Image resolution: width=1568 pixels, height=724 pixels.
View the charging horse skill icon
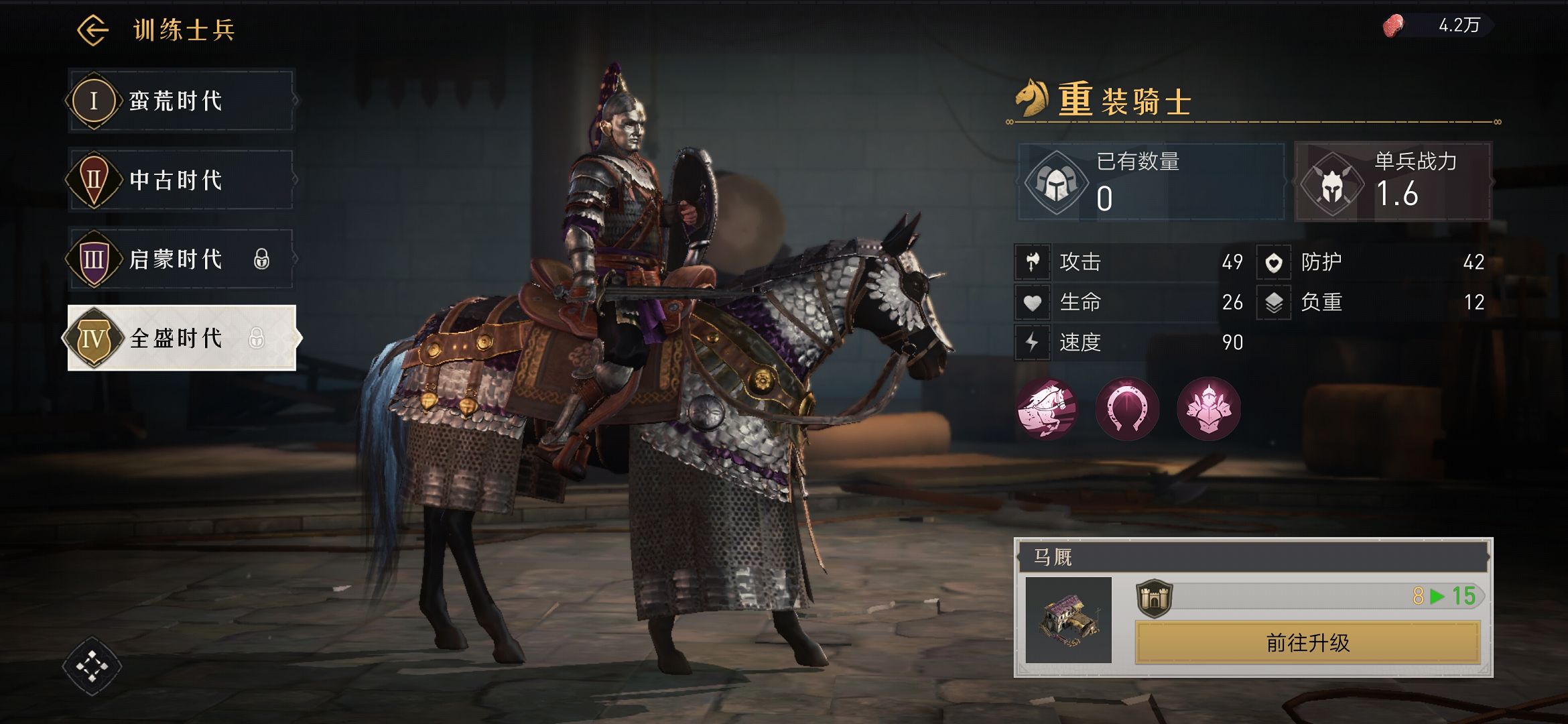pos(1047,409)
